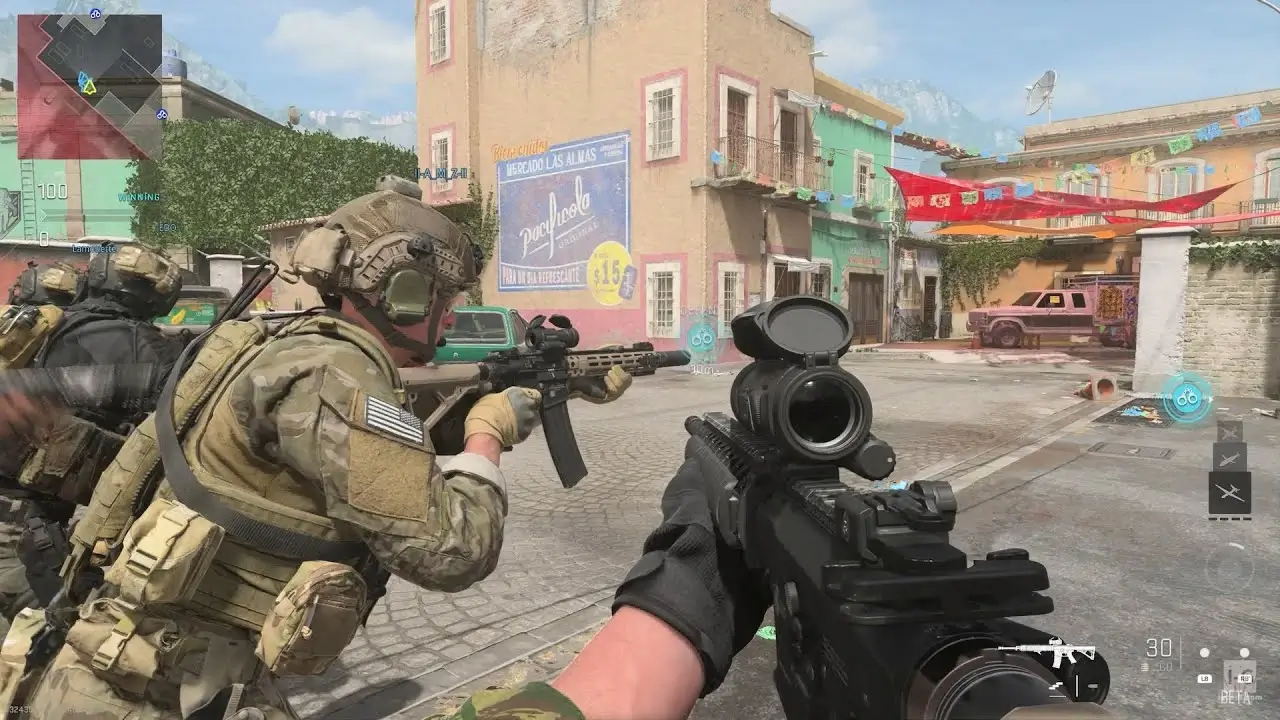
Task: Click the RB button prompt label
Action: (x=1244, y=679)
